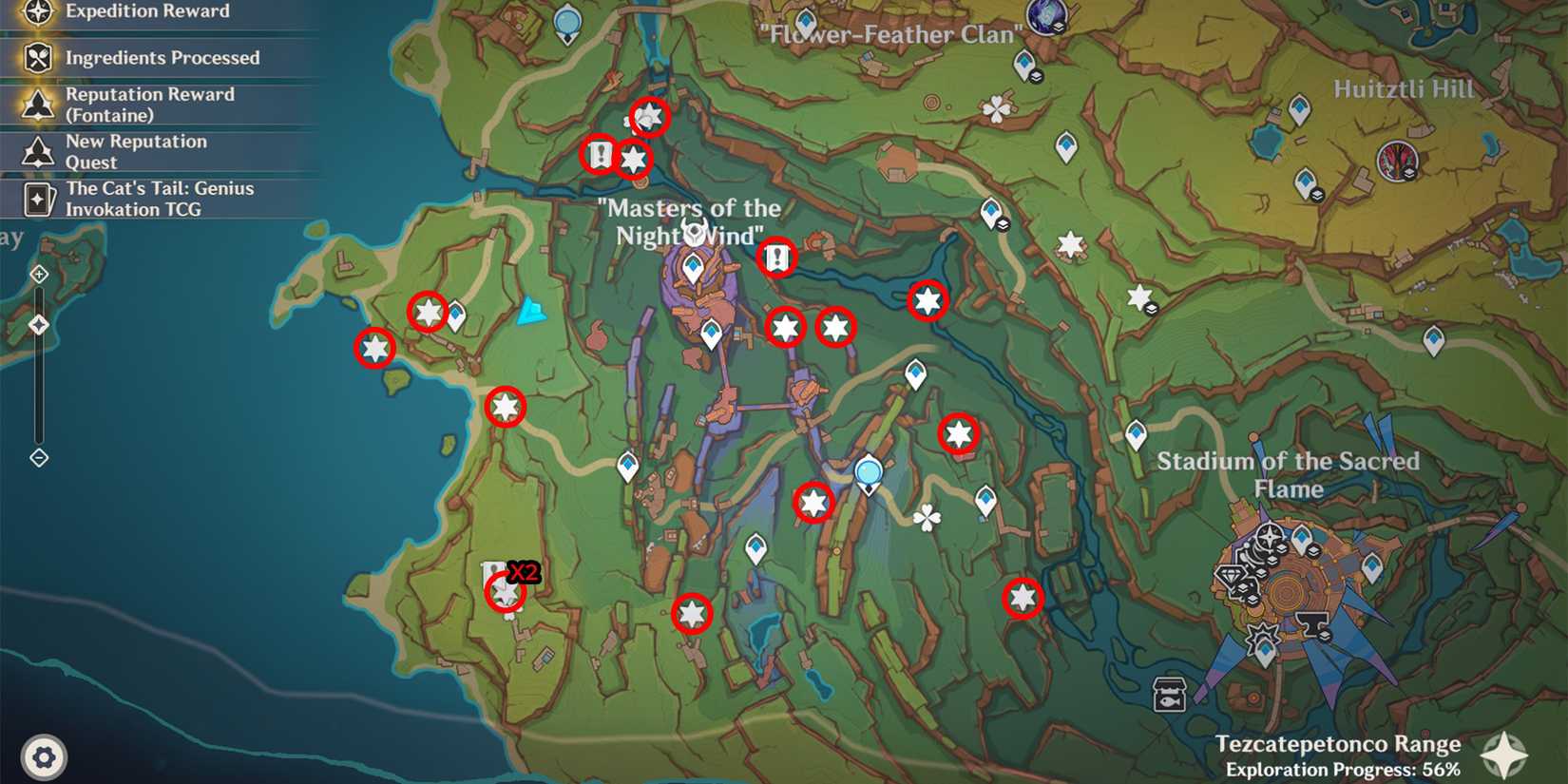This screenshot has width=1568, height=784.
Task: Click the blacksmith anvil icon in the Stadium
Action: pos(1313,622)
